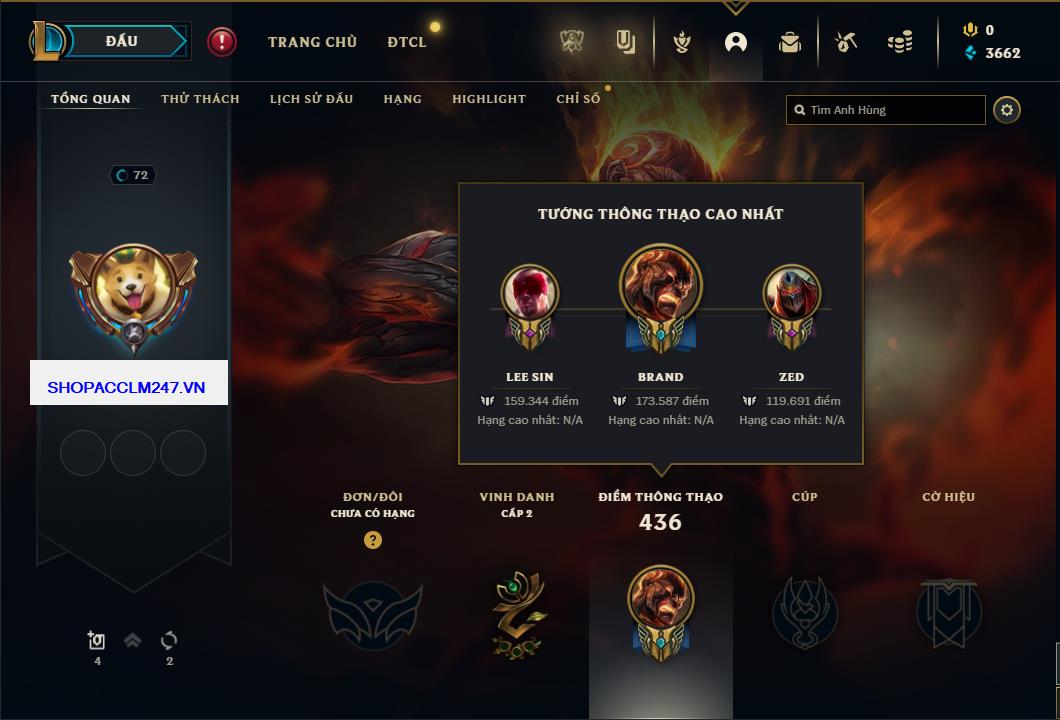Open the backpack collection icon
Screen dimensions: 1060x720
(790, 43)
